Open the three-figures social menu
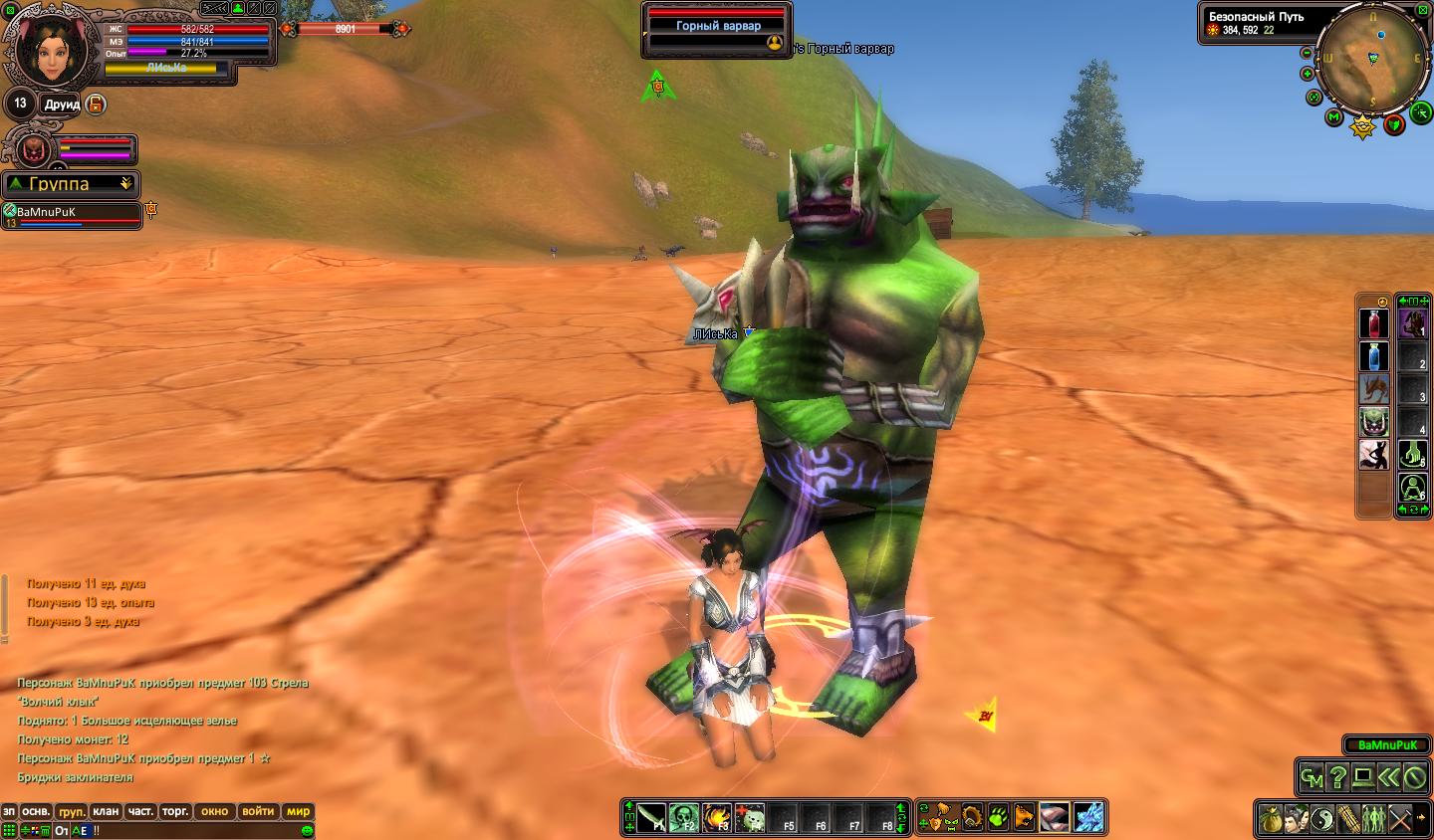The width and height of the screenshot is (1434, 840). tap(1374, 820)
